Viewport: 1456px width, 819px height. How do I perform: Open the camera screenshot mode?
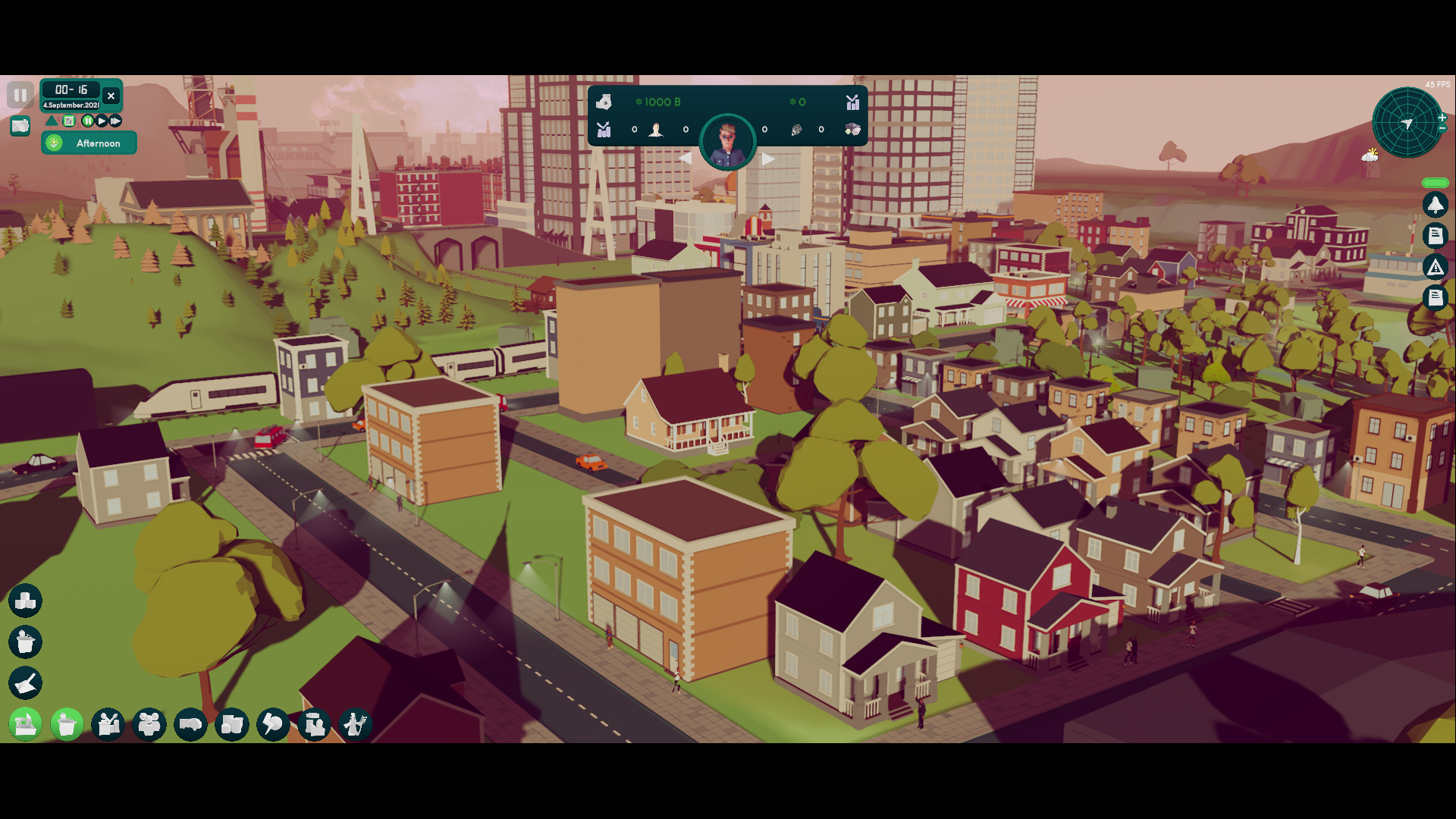(20, 126)
